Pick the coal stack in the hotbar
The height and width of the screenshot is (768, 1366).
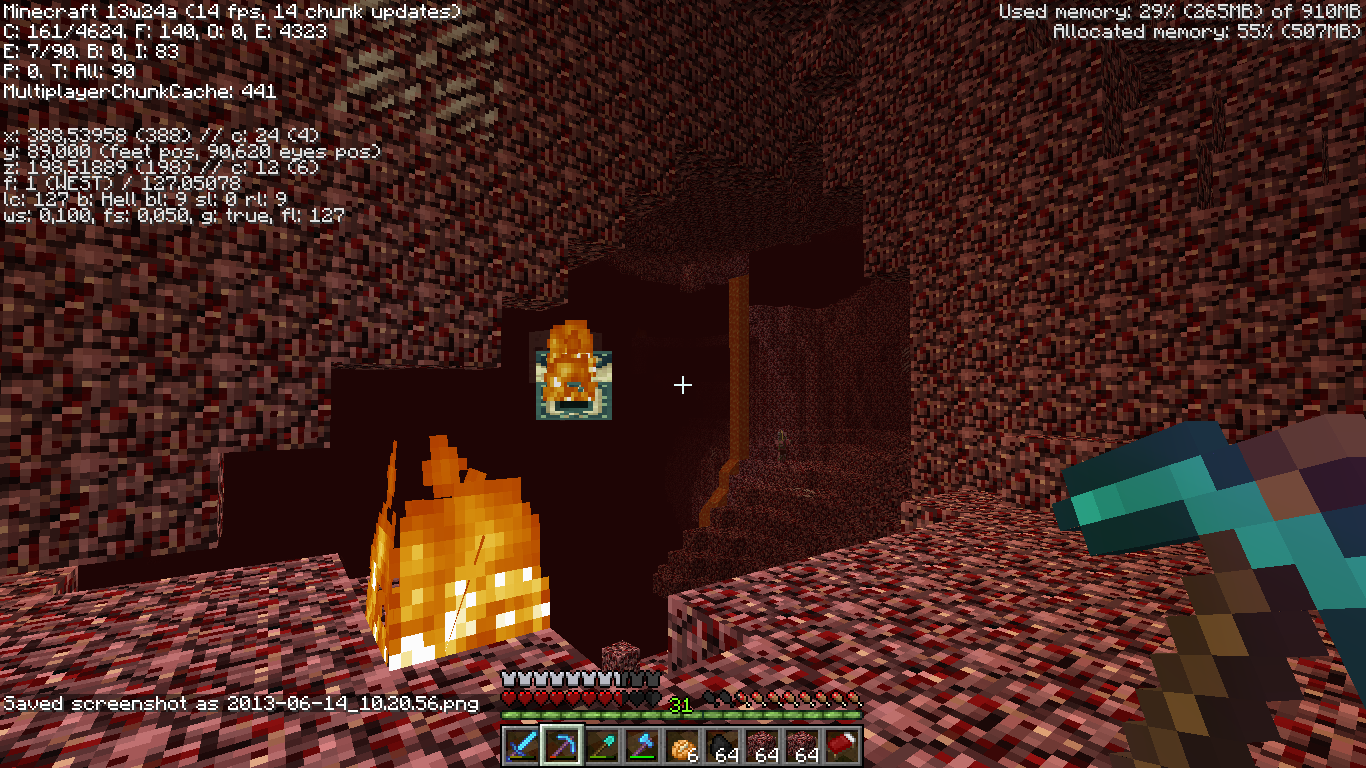point(722,747)
